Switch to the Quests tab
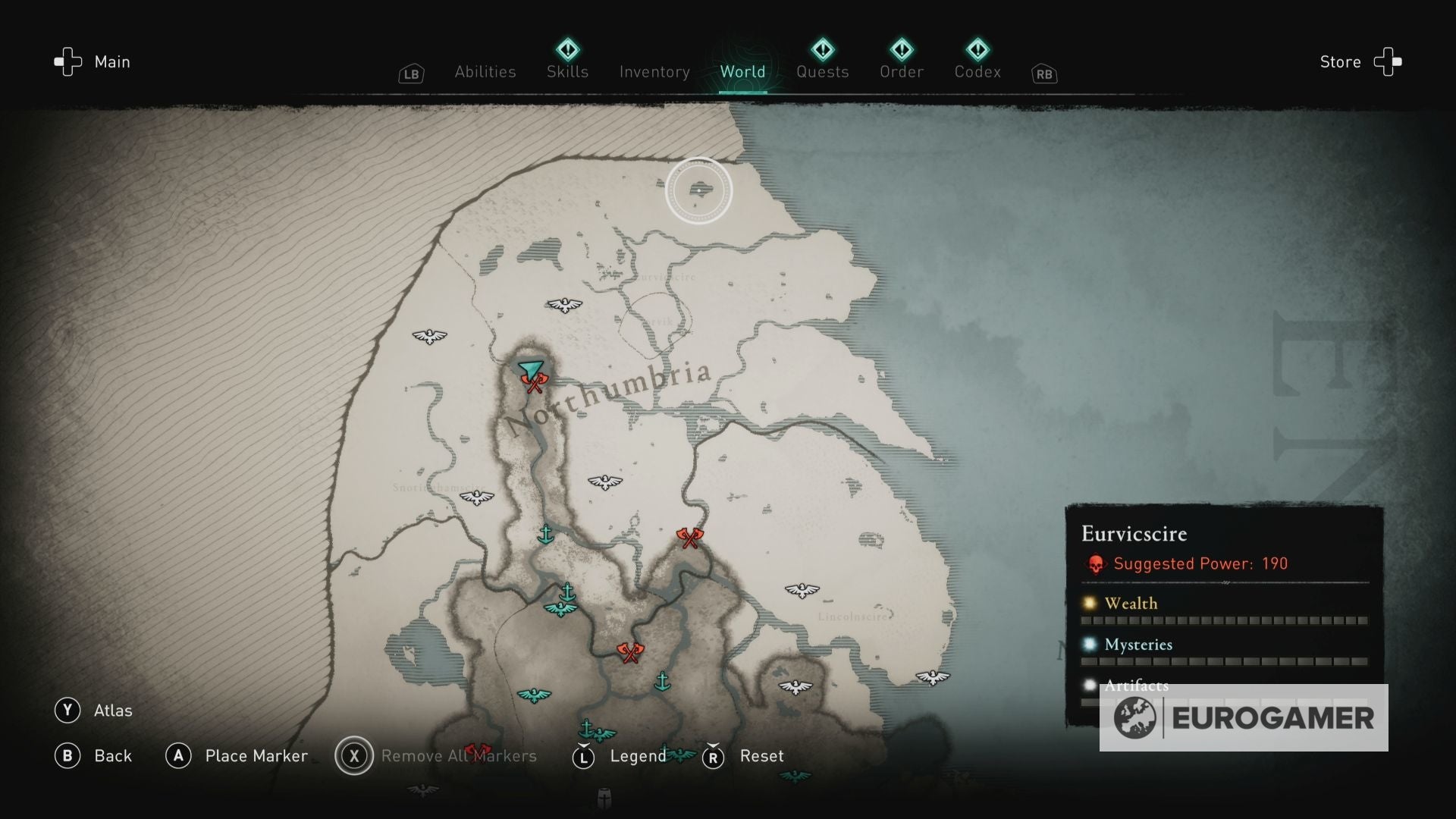The image size is (1456, 819). 822,72
